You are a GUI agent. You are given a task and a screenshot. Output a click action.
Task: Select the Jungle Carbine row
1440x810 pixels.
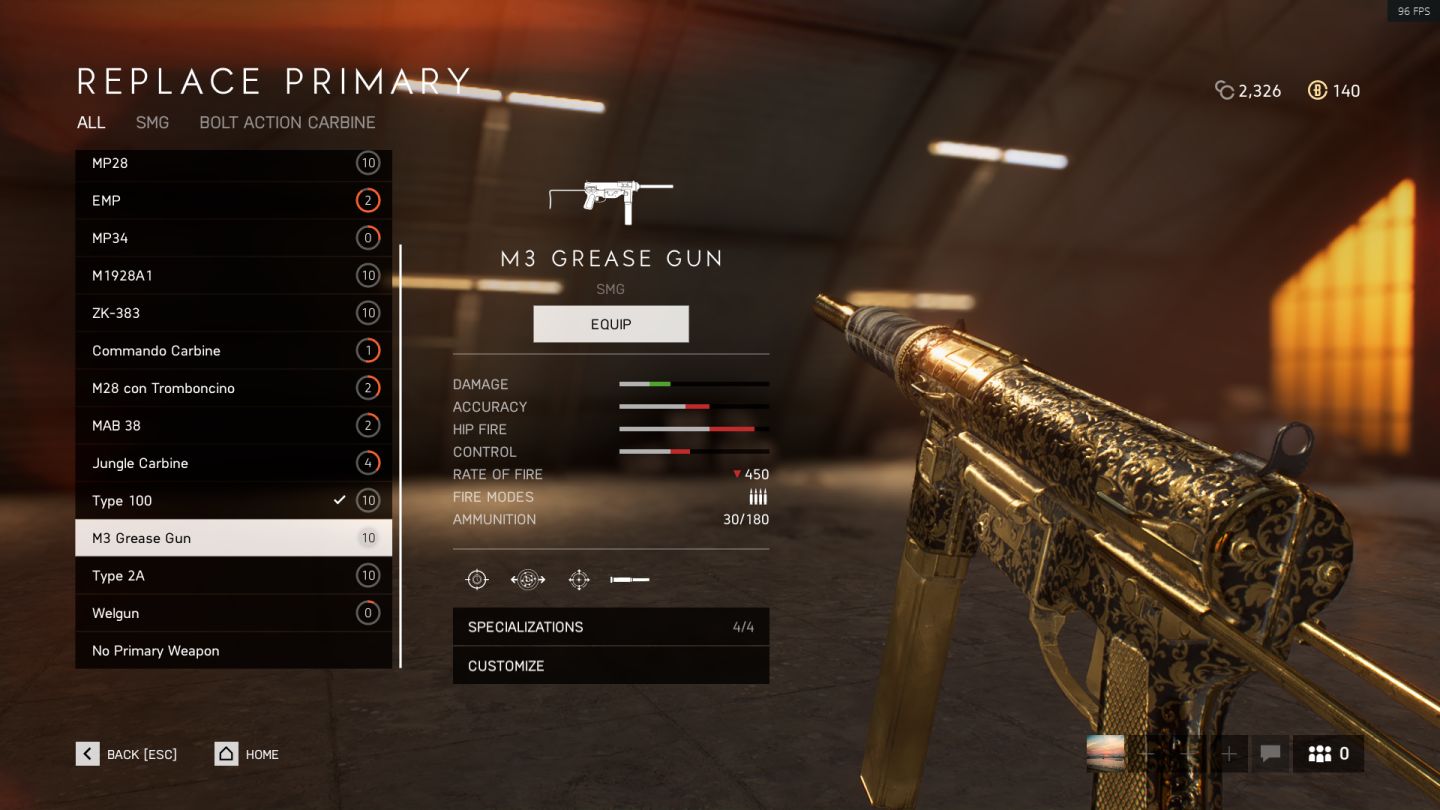[233, 463]
